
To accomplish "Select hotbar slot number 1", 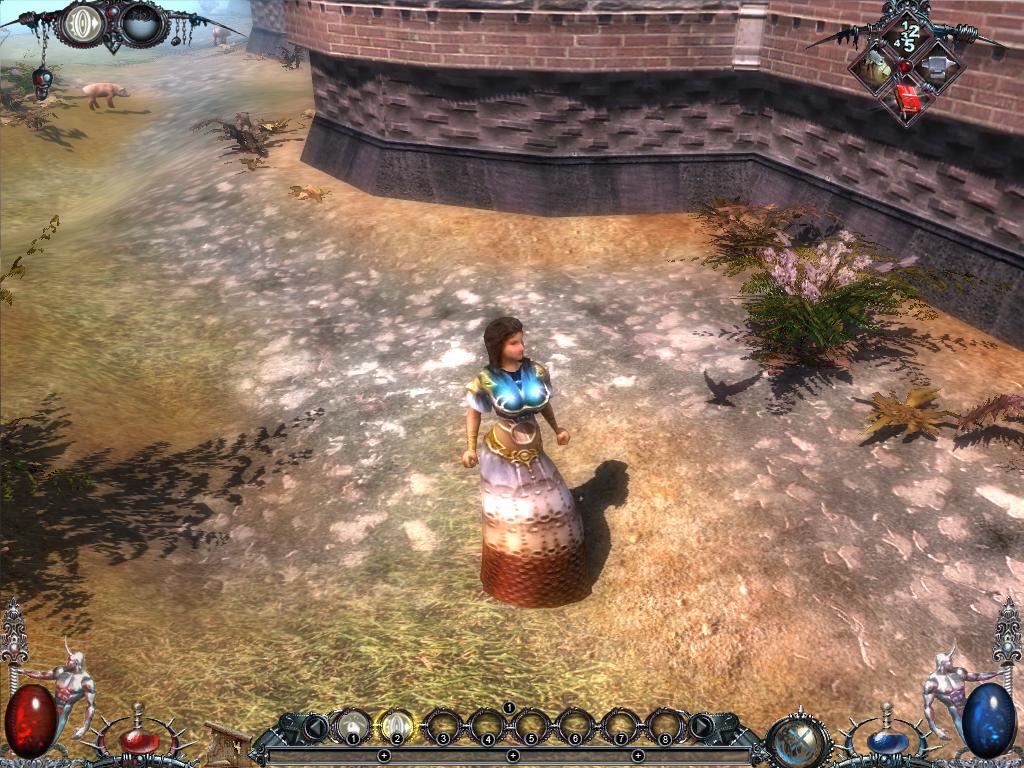I will (x=352, y=726).
